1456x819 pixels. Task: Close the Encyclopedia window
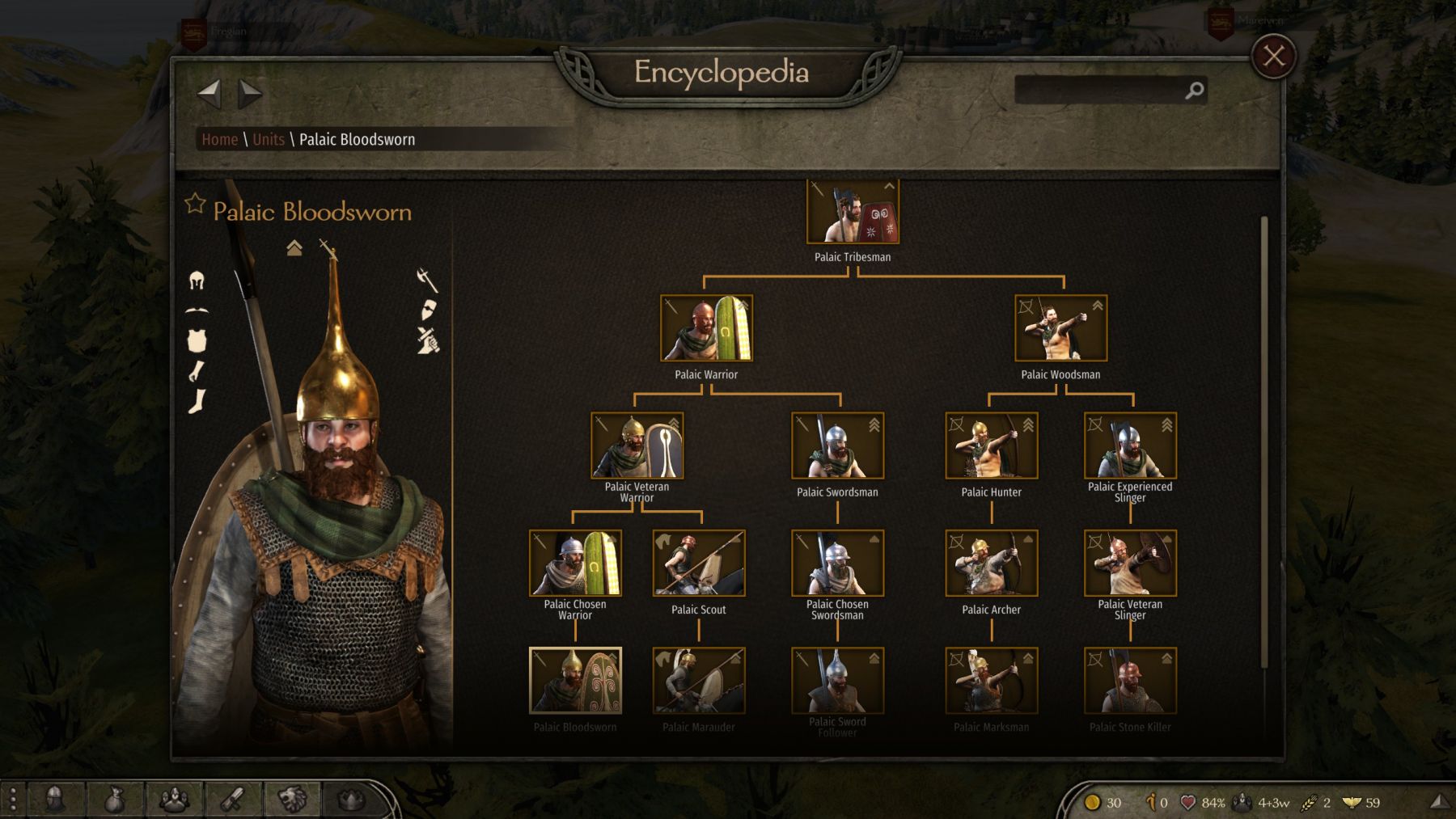[1273, 56]
